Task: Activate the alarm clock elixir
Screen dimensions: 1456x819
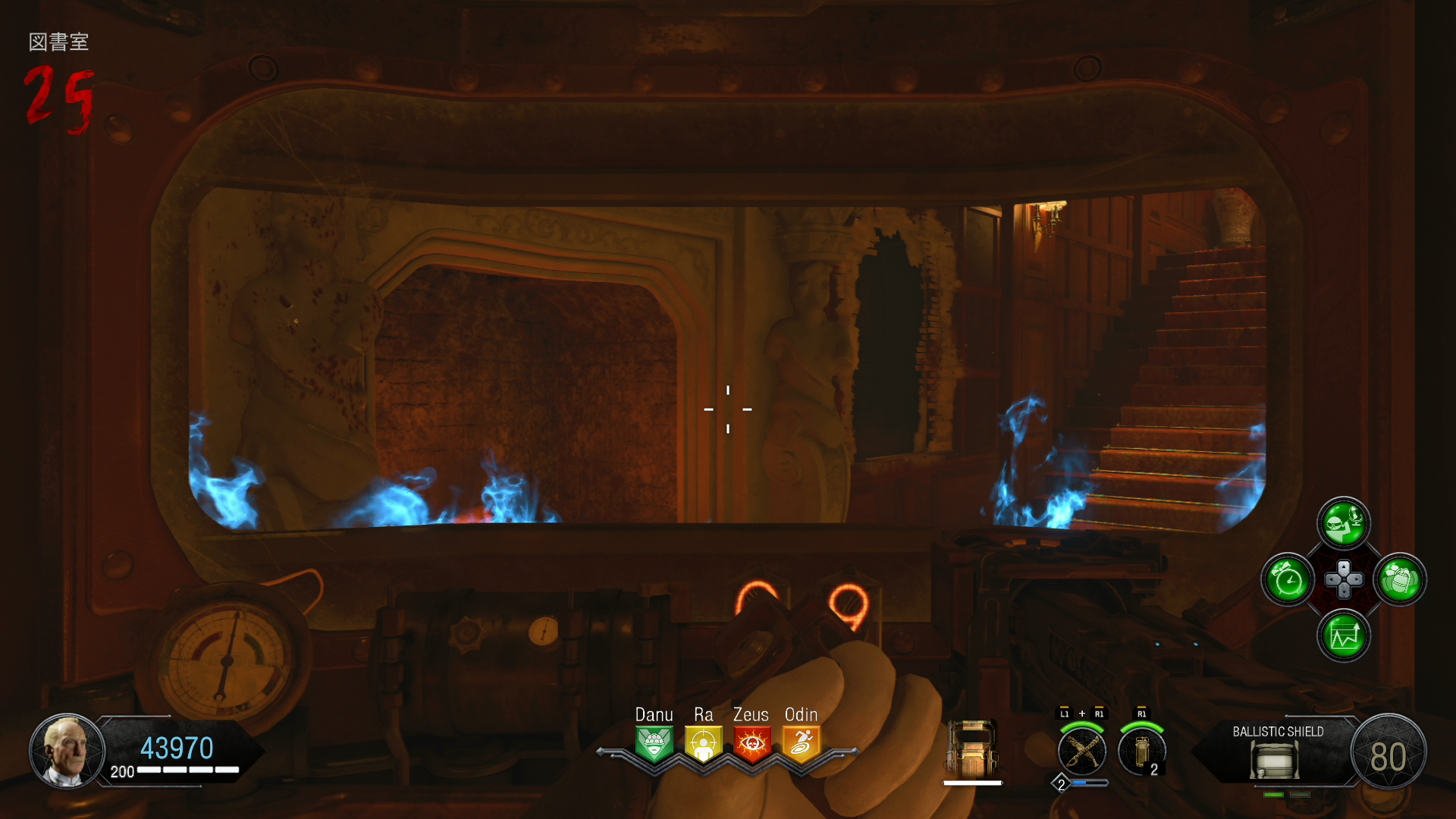Action: [x=1288, y=580]
